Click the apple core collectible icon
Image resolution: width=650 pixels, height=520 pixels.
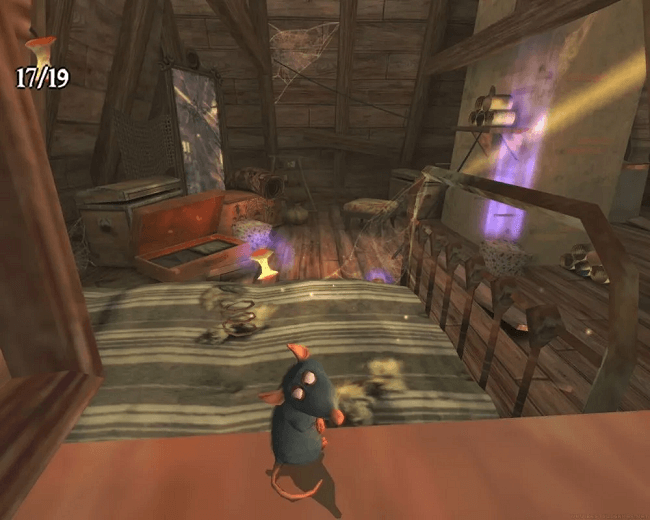tap(41, 52)
